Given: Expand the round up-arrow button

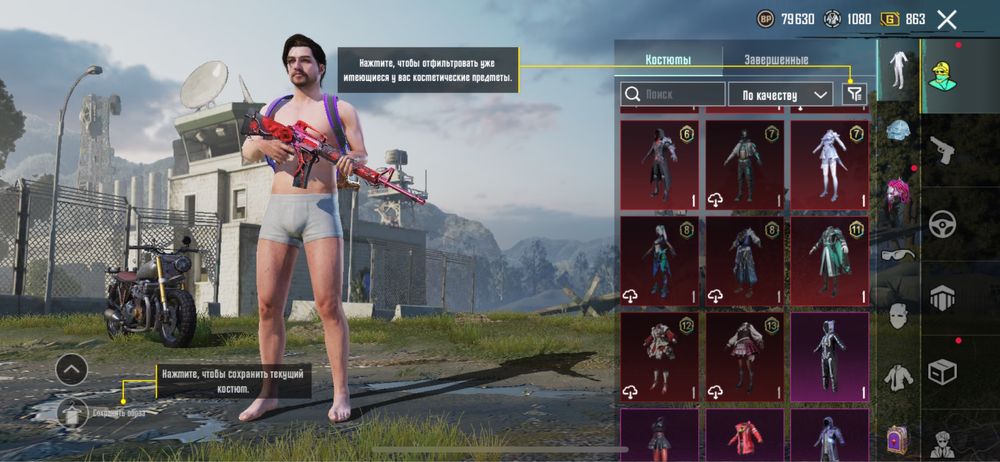Looking at the screenshot, I should pos(71,370).
